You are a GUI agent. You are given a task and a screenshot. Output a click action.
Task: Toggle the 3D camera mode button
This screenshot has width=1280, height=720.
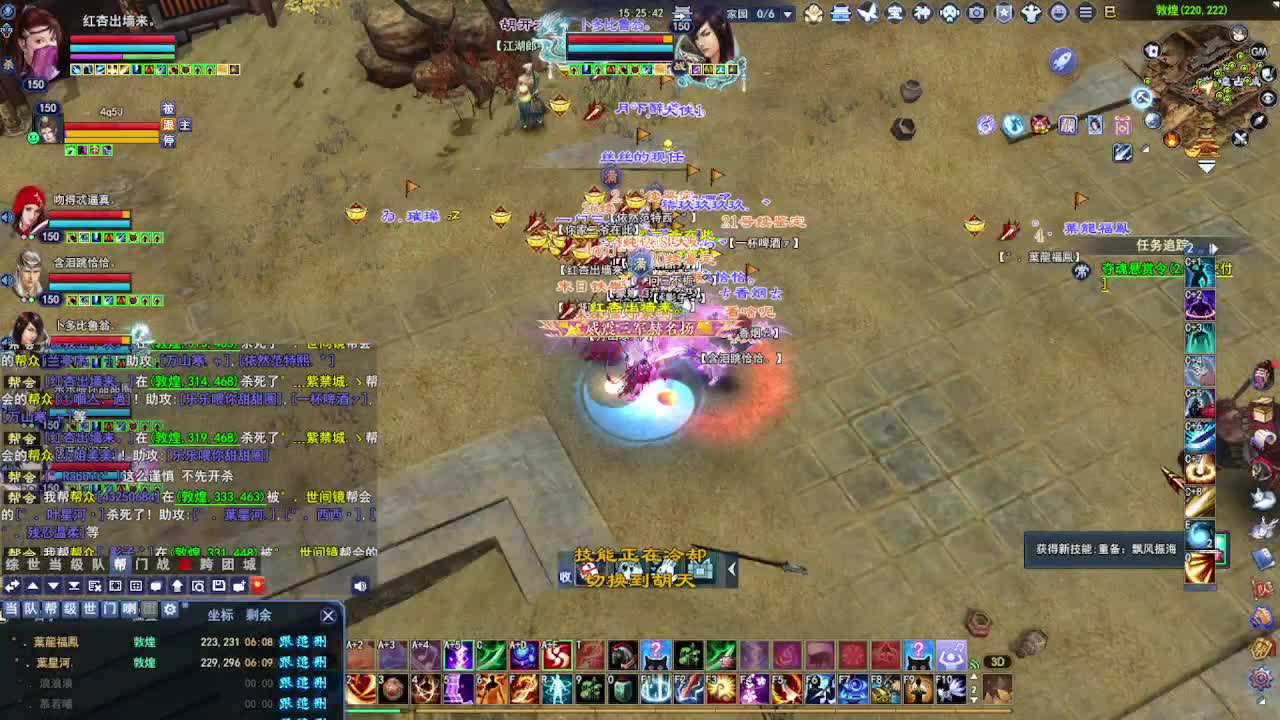[x=997, y=661]
